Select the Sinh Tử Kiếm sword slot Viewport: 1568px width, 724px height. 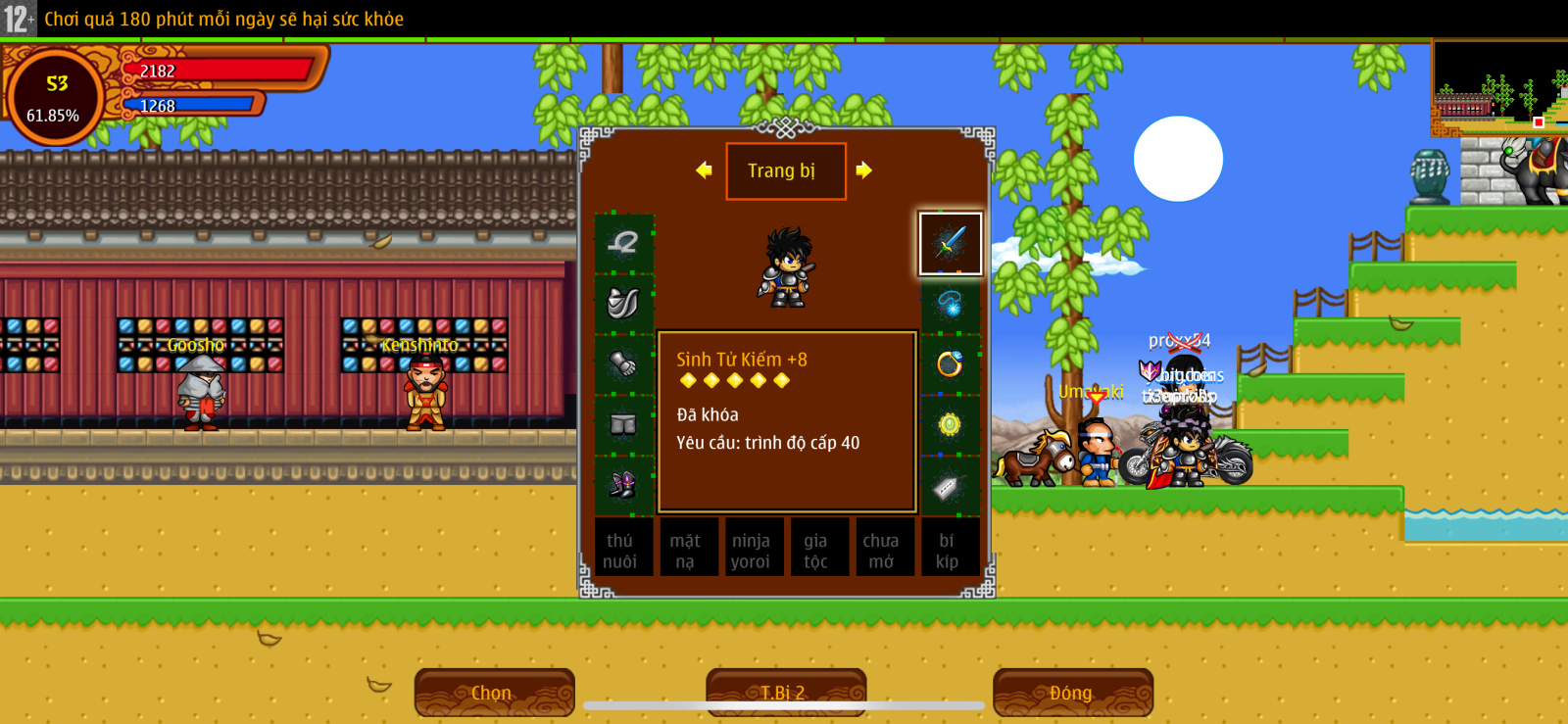click(x=950, y=243)
